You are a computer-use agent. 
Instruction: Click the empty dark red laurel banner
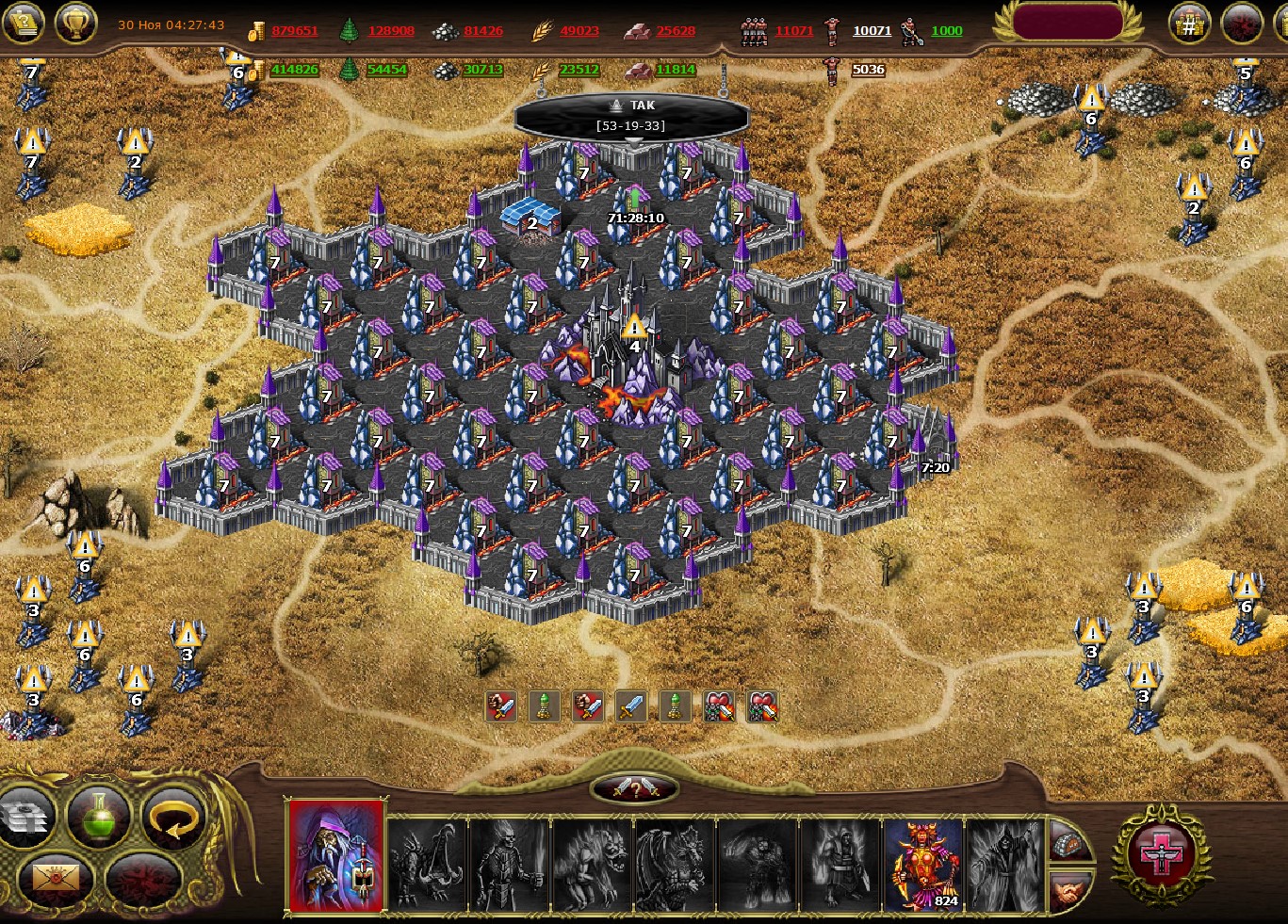(x=1068, y=23)
